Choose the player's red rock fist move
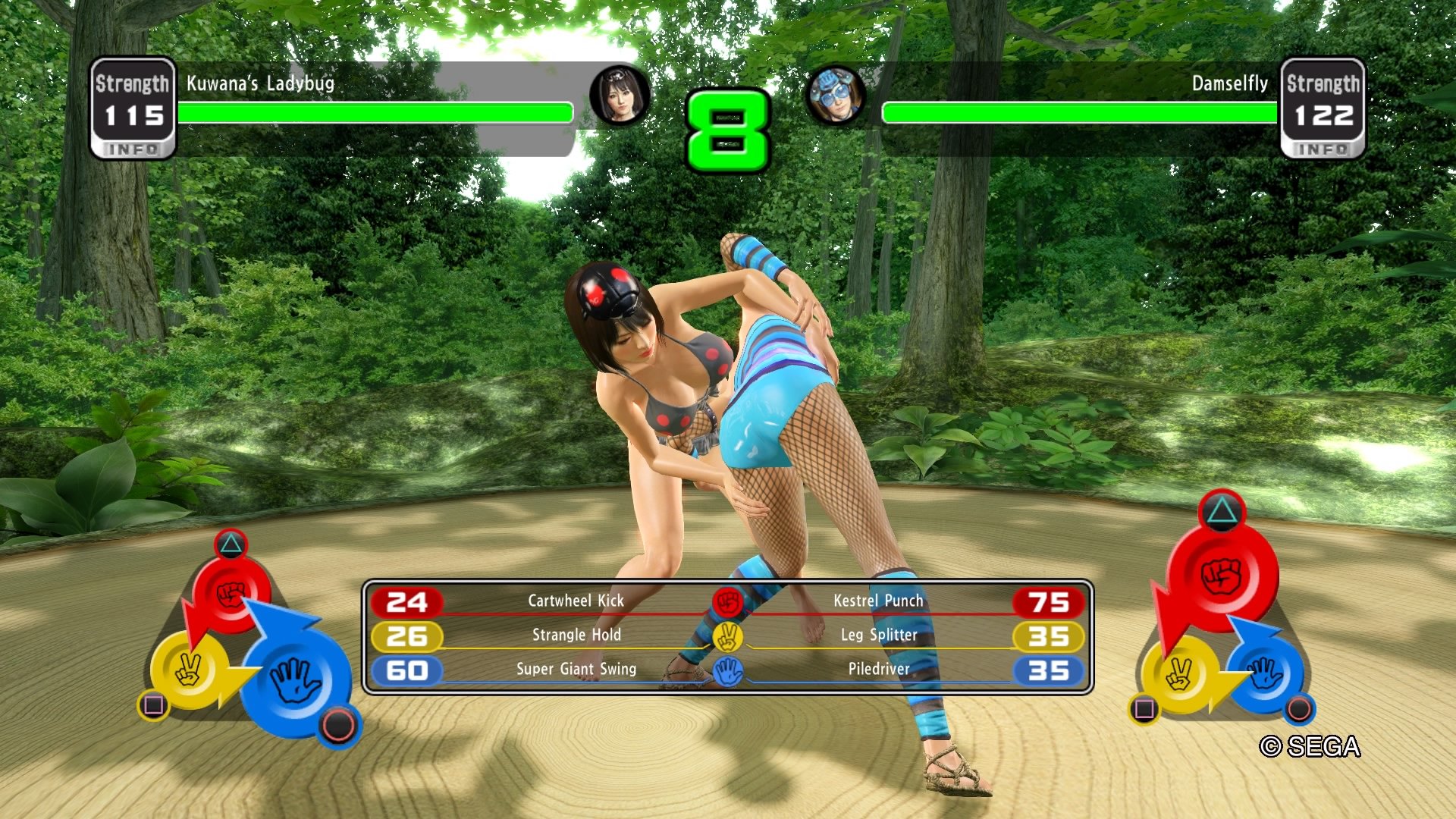 point(231,594)
